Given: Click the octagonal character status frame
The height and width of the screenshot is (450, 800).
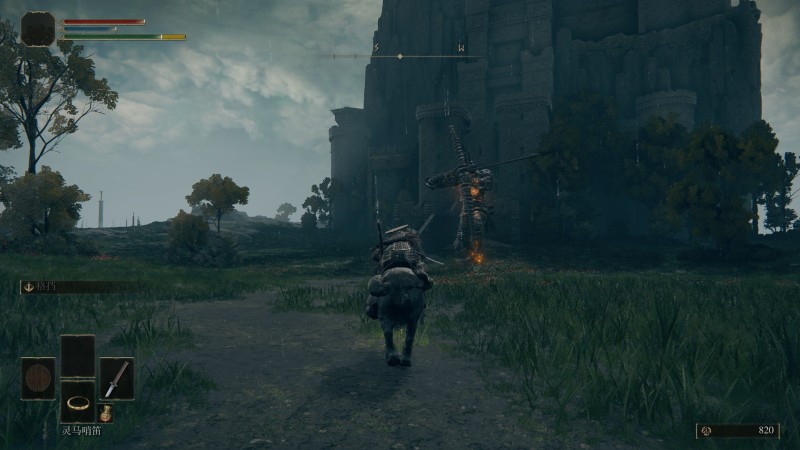Looking at the screenshot, I should tap(38, 28).
